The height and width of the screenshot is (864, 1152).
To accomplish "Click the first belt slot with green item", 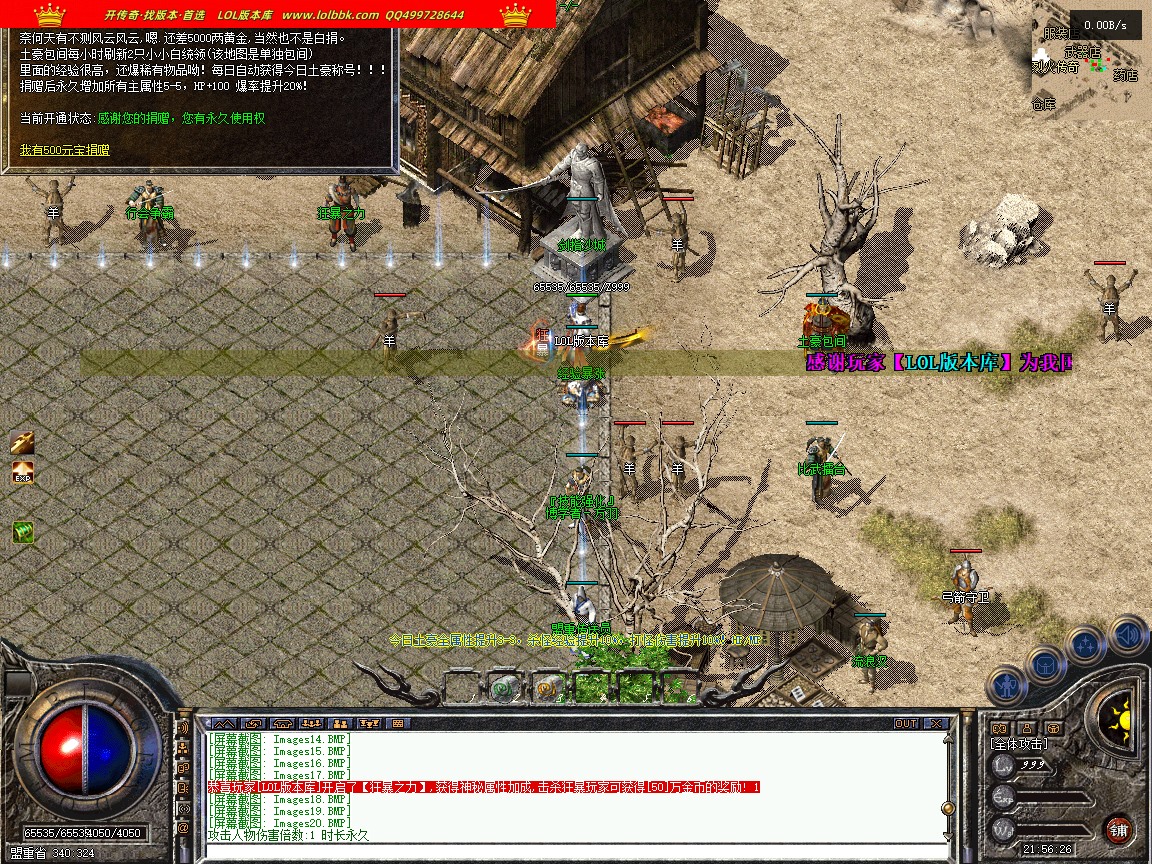I will [505, 687].
